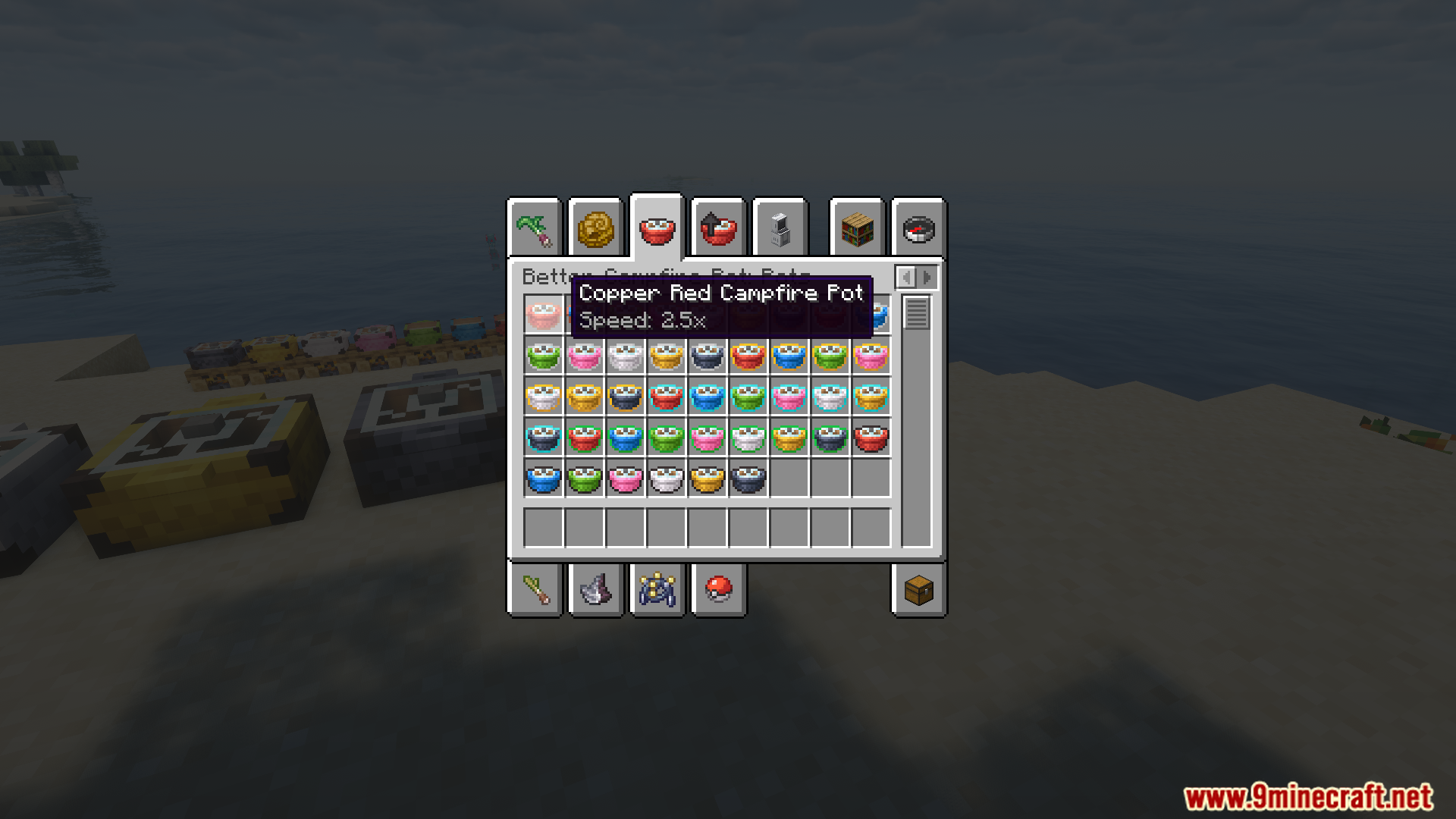Image resolution: width=1456 pixels, height=819 pixels.
Task: Select the Copper Red Campfire Pot
Action: 544,316
